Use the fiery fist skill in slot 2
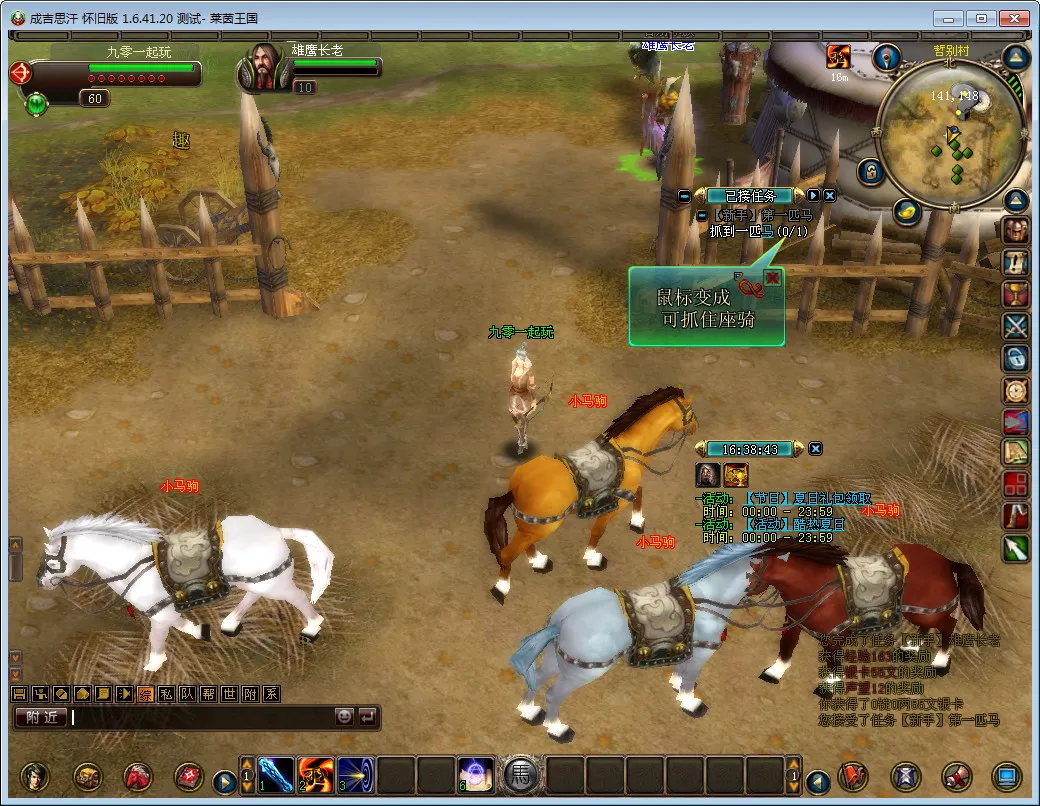The image size is (1040, 806). click(x=316, y=775)
